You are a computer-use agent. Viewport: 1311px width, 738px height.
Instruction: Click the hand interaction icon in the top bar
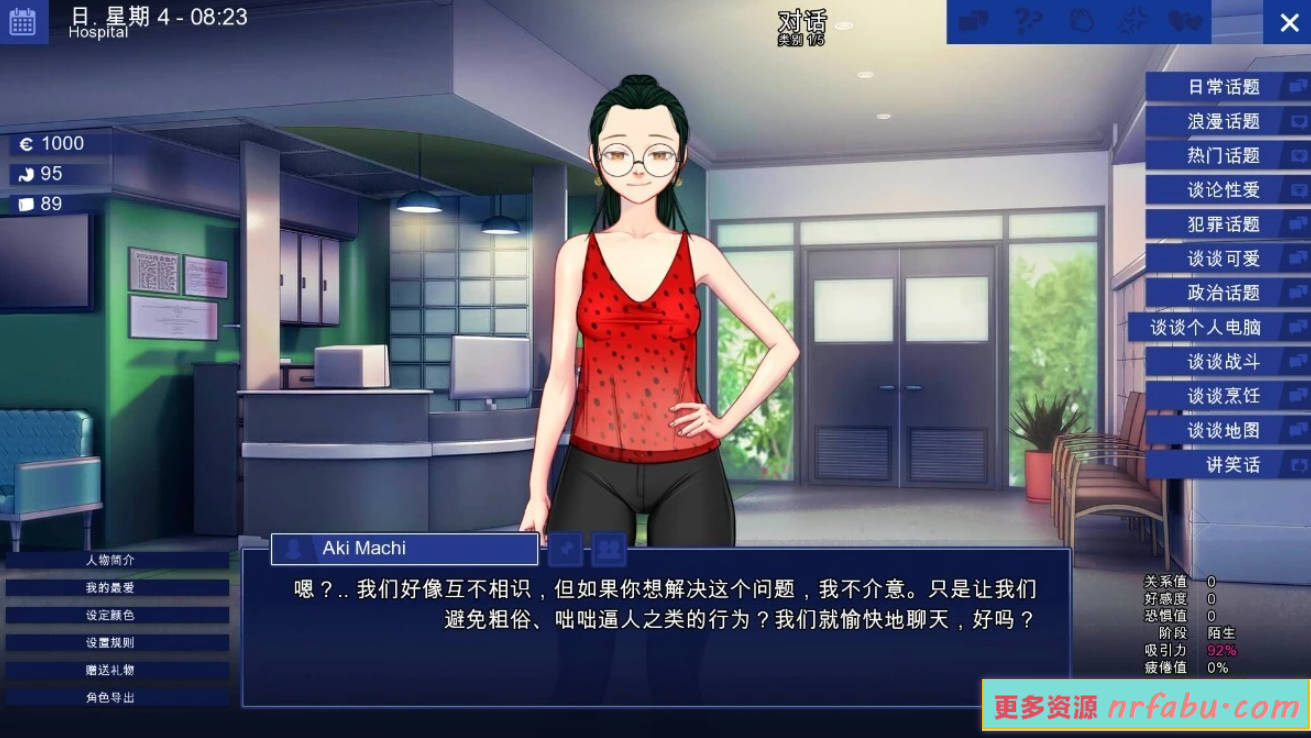(1080, 21)
